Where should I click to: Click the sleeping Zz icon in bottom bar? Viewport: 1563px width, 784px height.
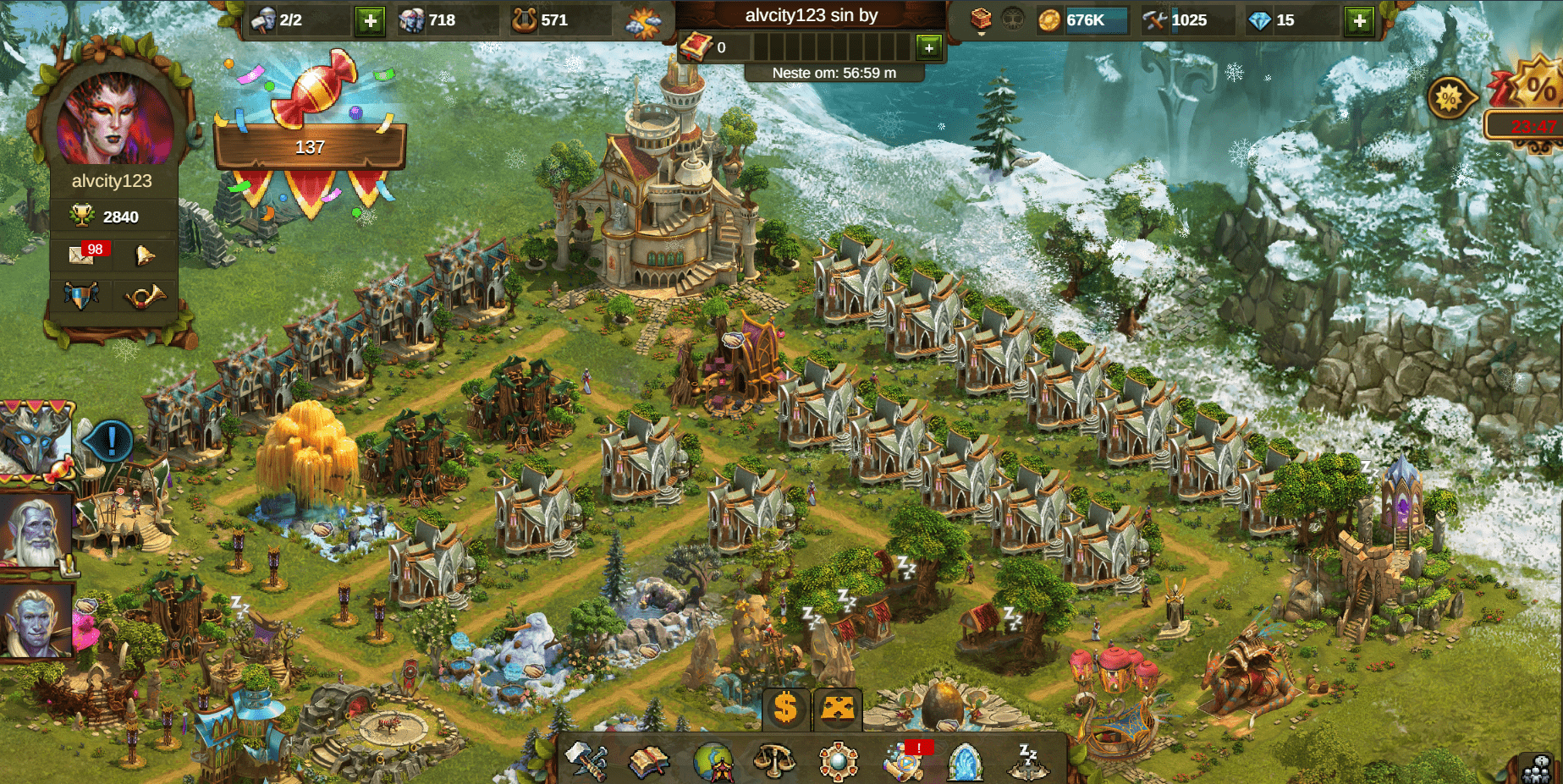click(x=1028, y=761)
